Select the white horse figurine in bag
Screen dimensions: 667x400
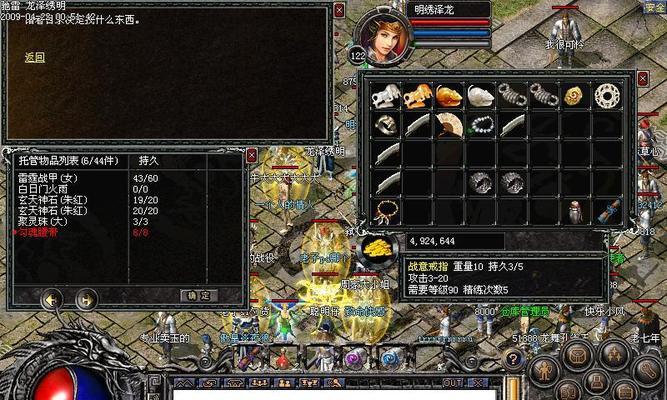pos(386,94)
